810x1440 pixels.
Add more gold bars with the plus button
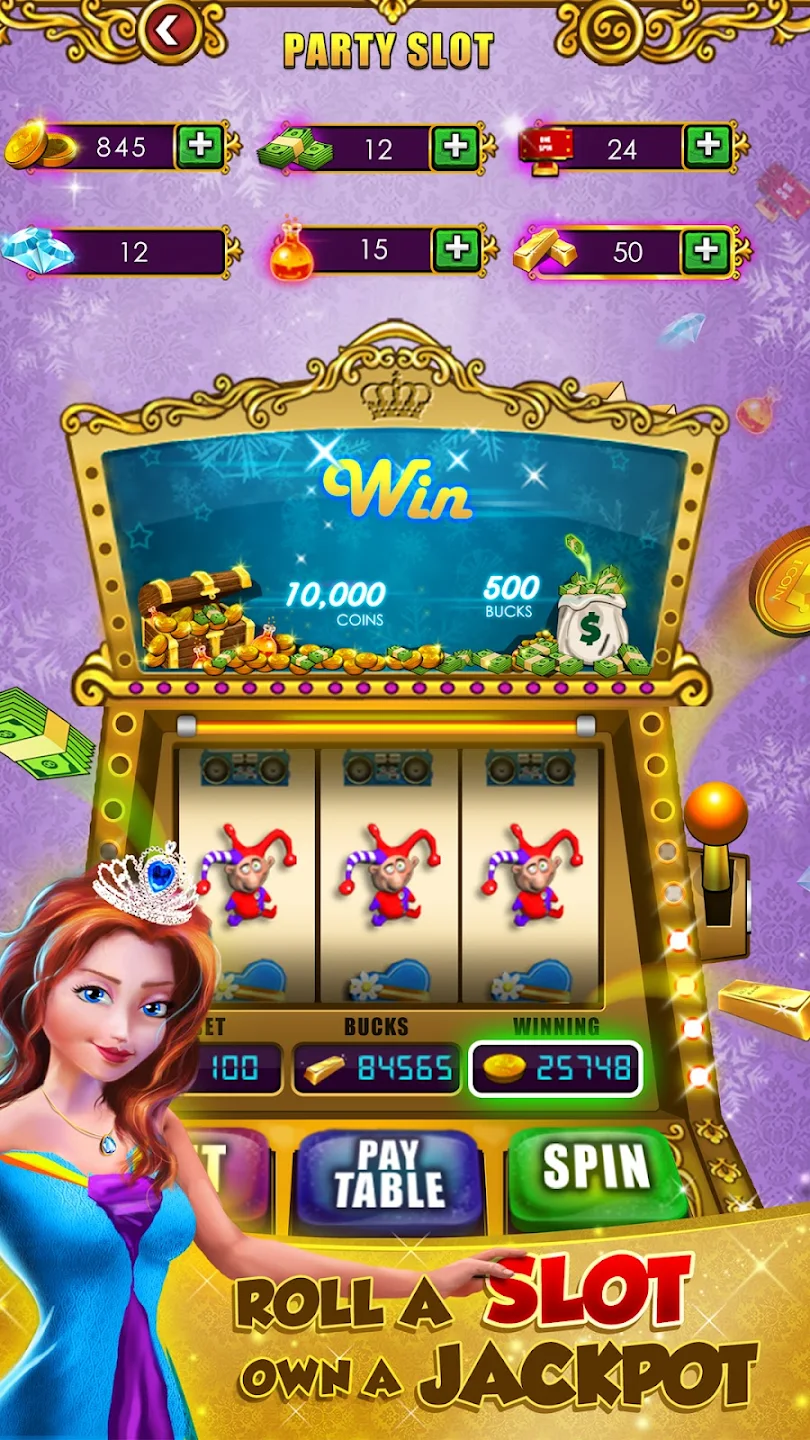[706, 250]
